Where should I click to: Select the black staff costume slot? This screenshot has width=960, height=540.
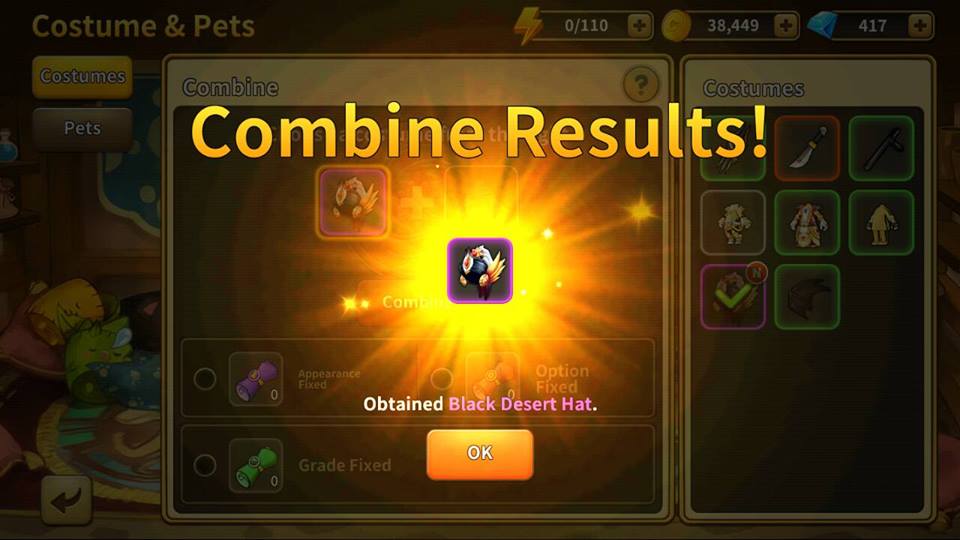881,148
